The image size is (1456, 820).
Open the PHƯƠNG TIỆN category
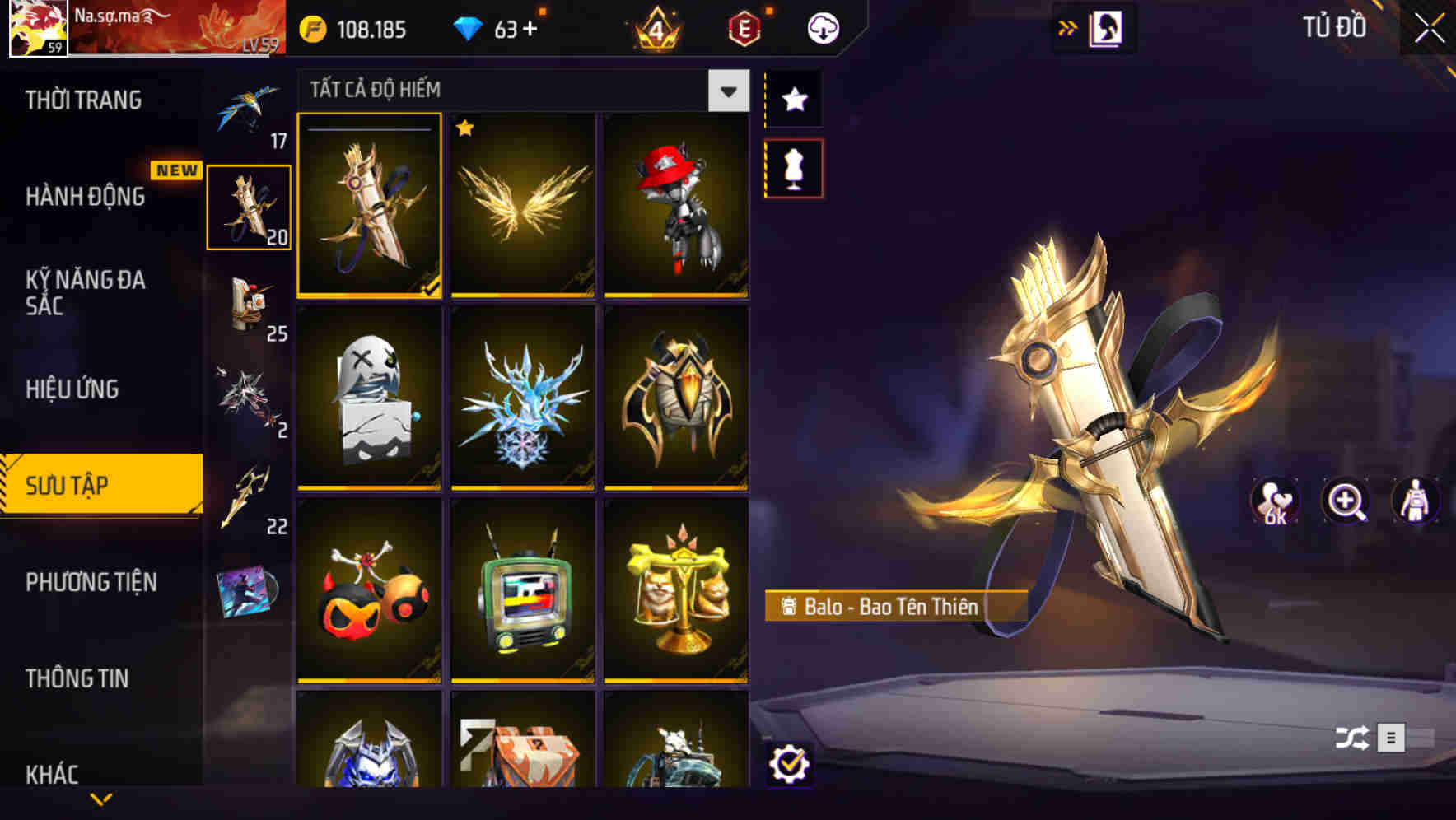pyautogui.click(x=90, y=582)
